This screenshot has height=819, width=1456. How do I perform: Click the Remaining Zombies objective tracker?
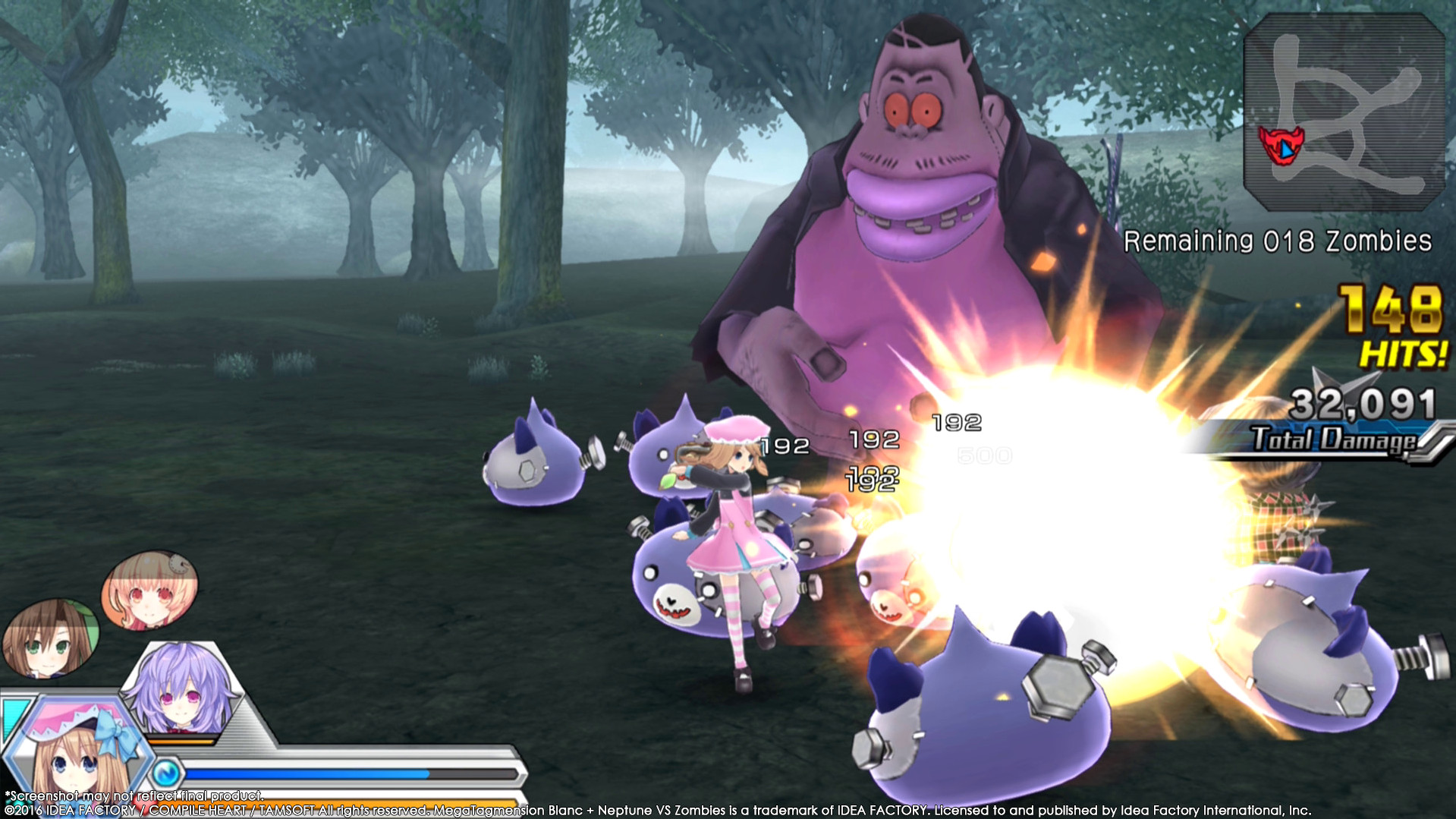(x=1277, y=241)
